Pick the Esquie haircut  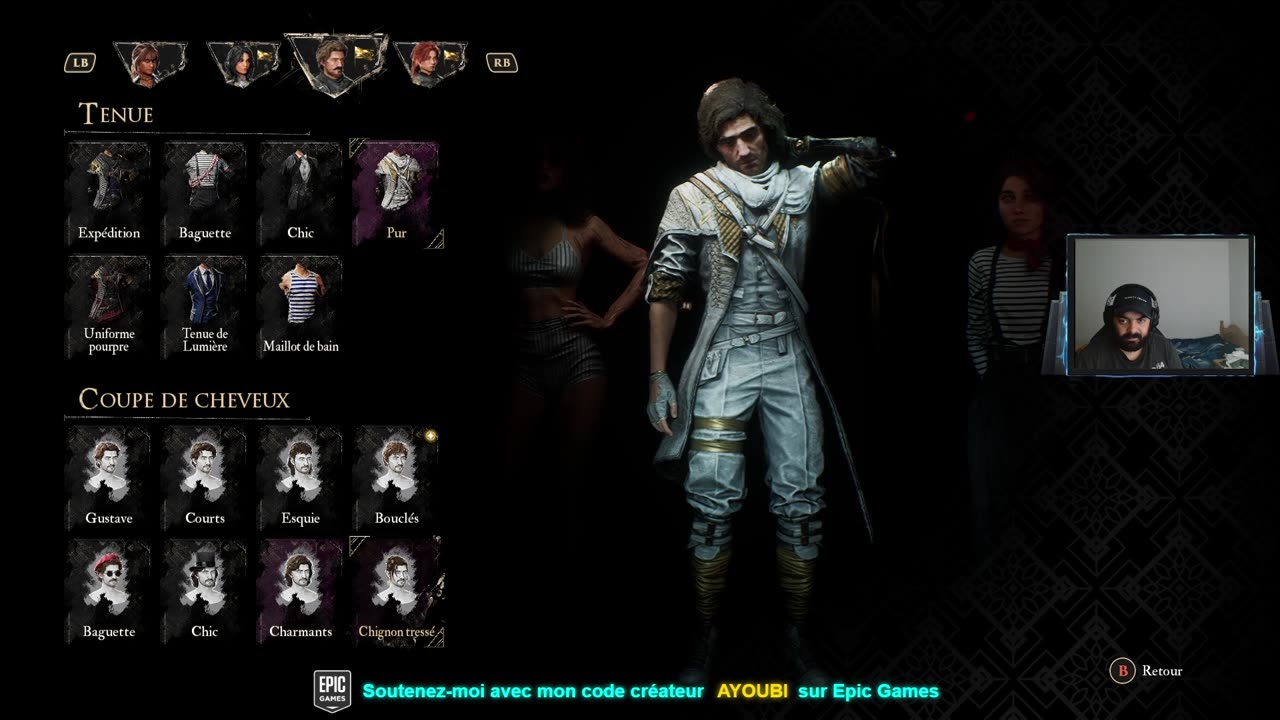point(300,478)
